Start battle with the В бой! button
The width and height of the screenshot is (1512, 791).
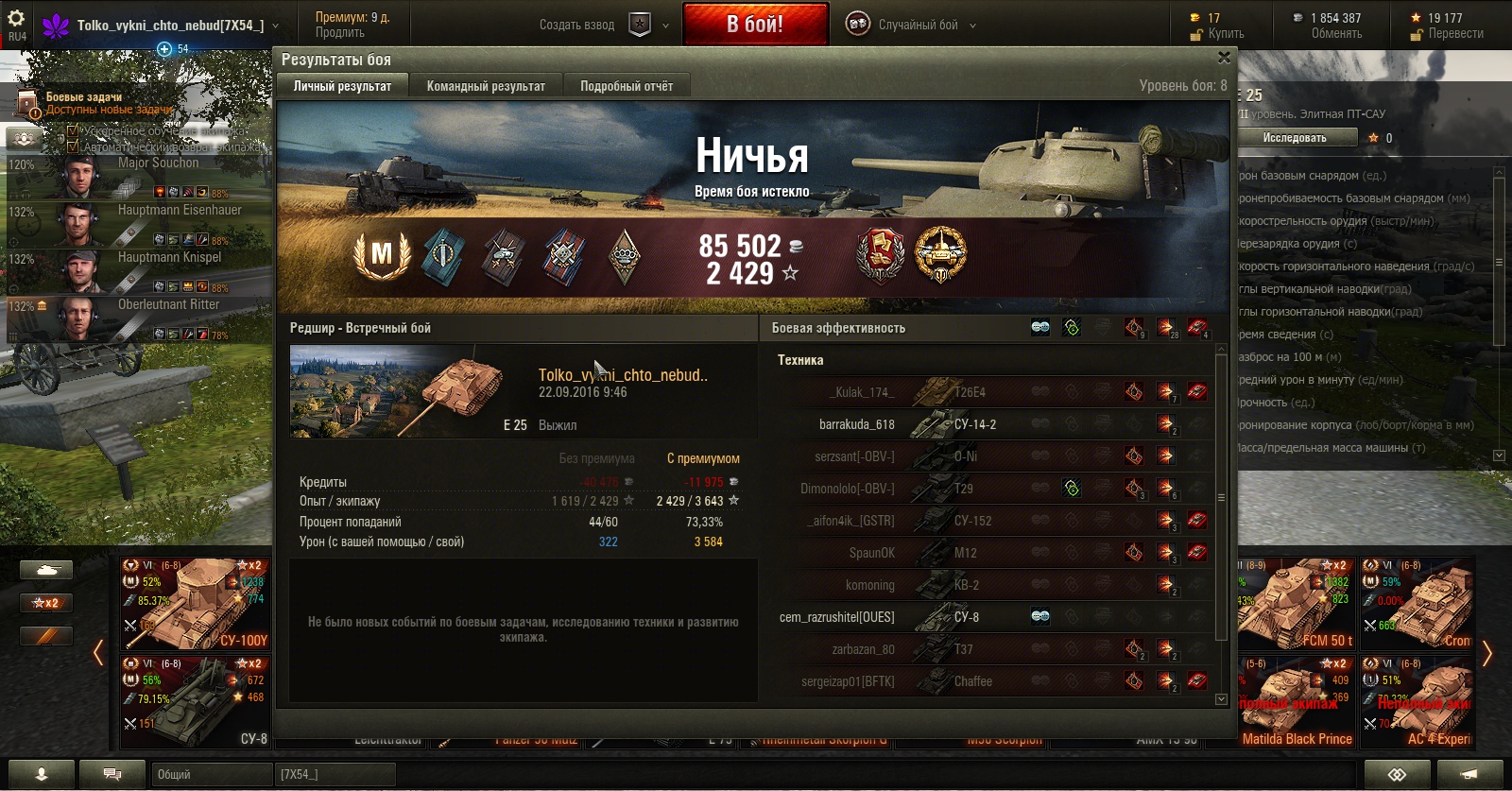pos(755,25)
